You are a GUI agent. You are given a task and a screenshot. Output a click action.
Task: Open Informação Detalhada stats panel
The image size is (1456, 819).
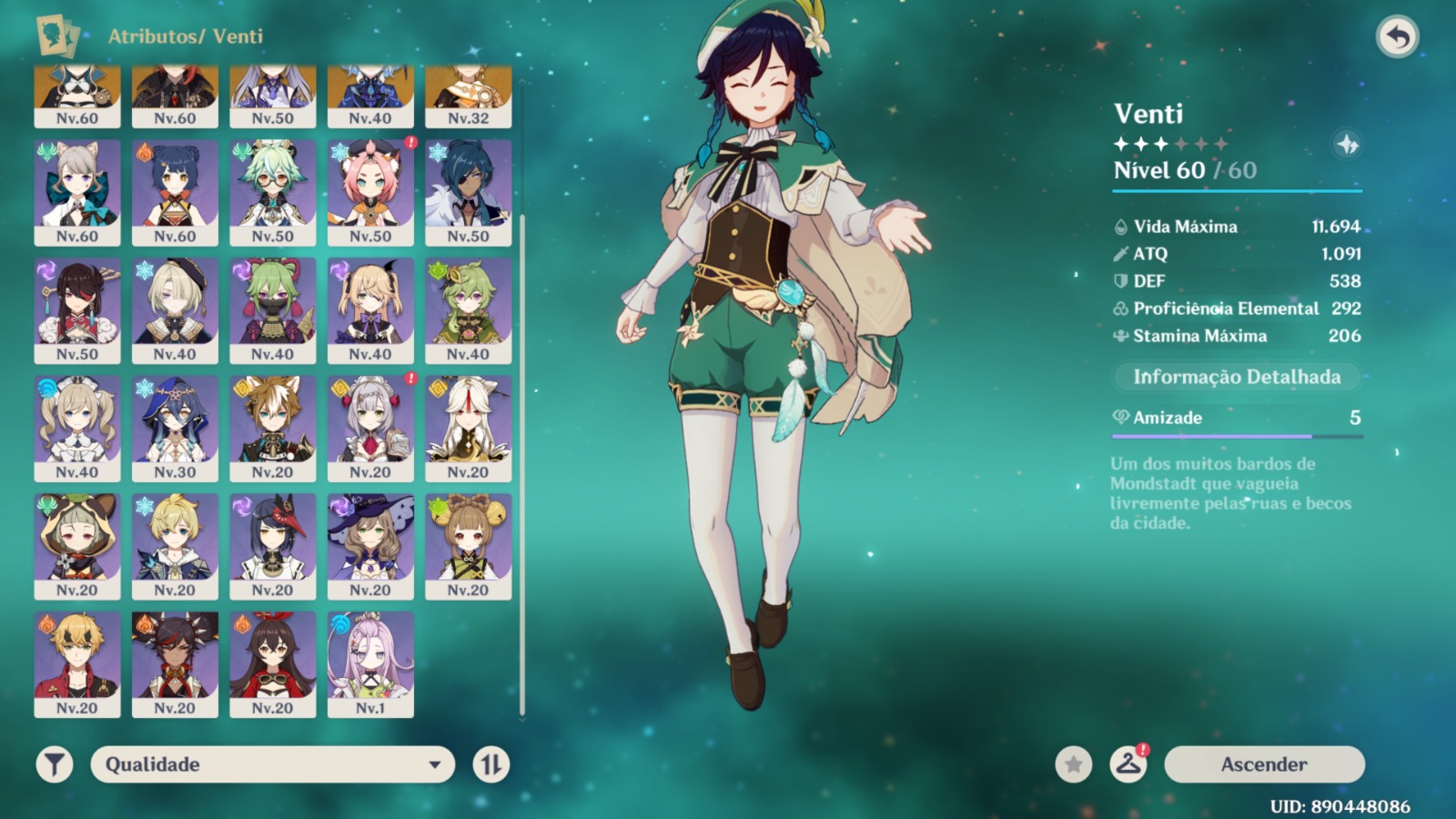click(x=1237, y=377)
